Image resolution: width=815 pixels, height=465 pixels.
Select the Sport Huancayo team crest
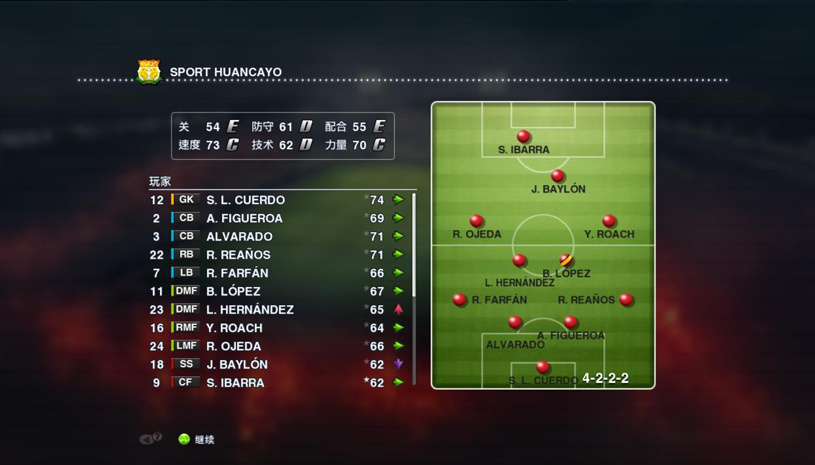149,72
